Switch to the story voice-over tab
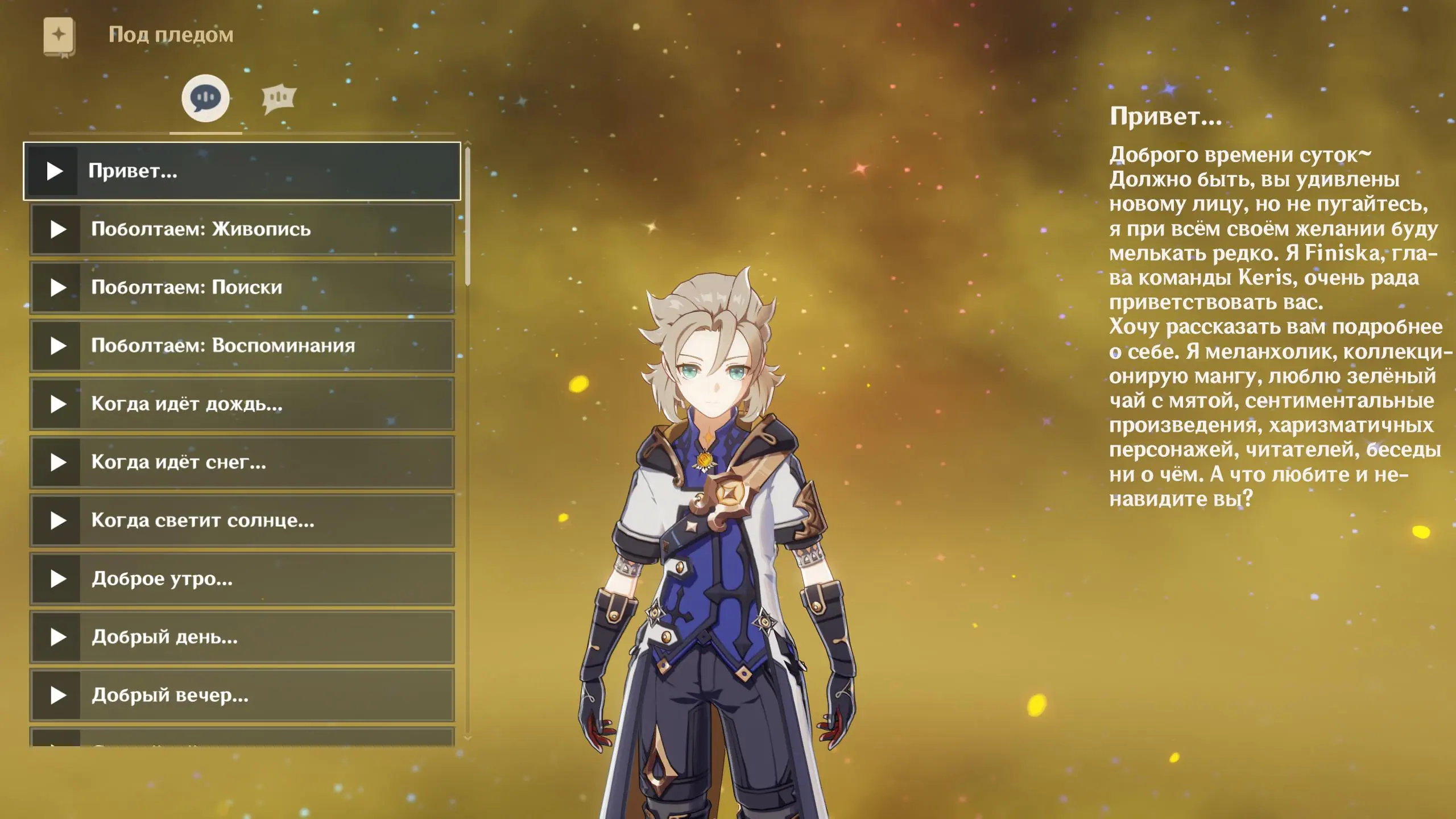The image size is (1456, 819). (x=205, y=98)
